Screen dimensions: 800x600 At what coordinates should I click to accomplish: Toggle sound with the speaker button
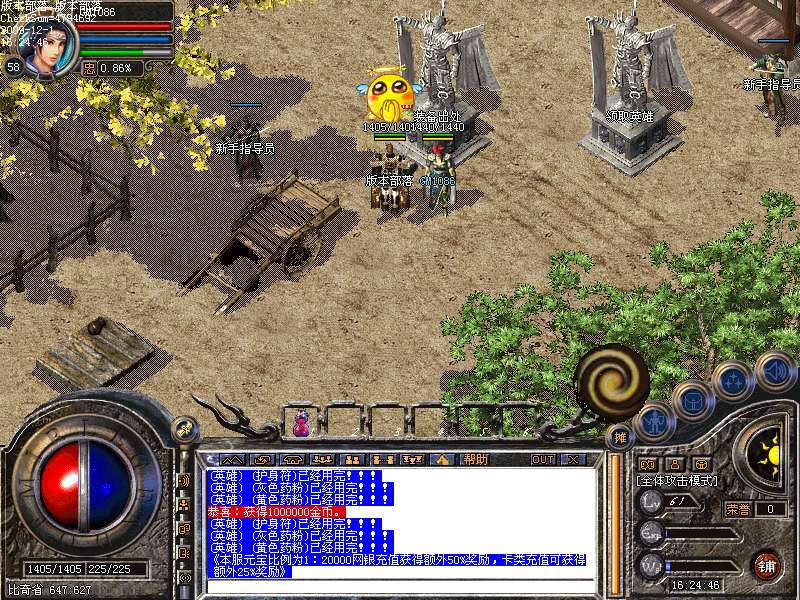click(x=775, y=370)
